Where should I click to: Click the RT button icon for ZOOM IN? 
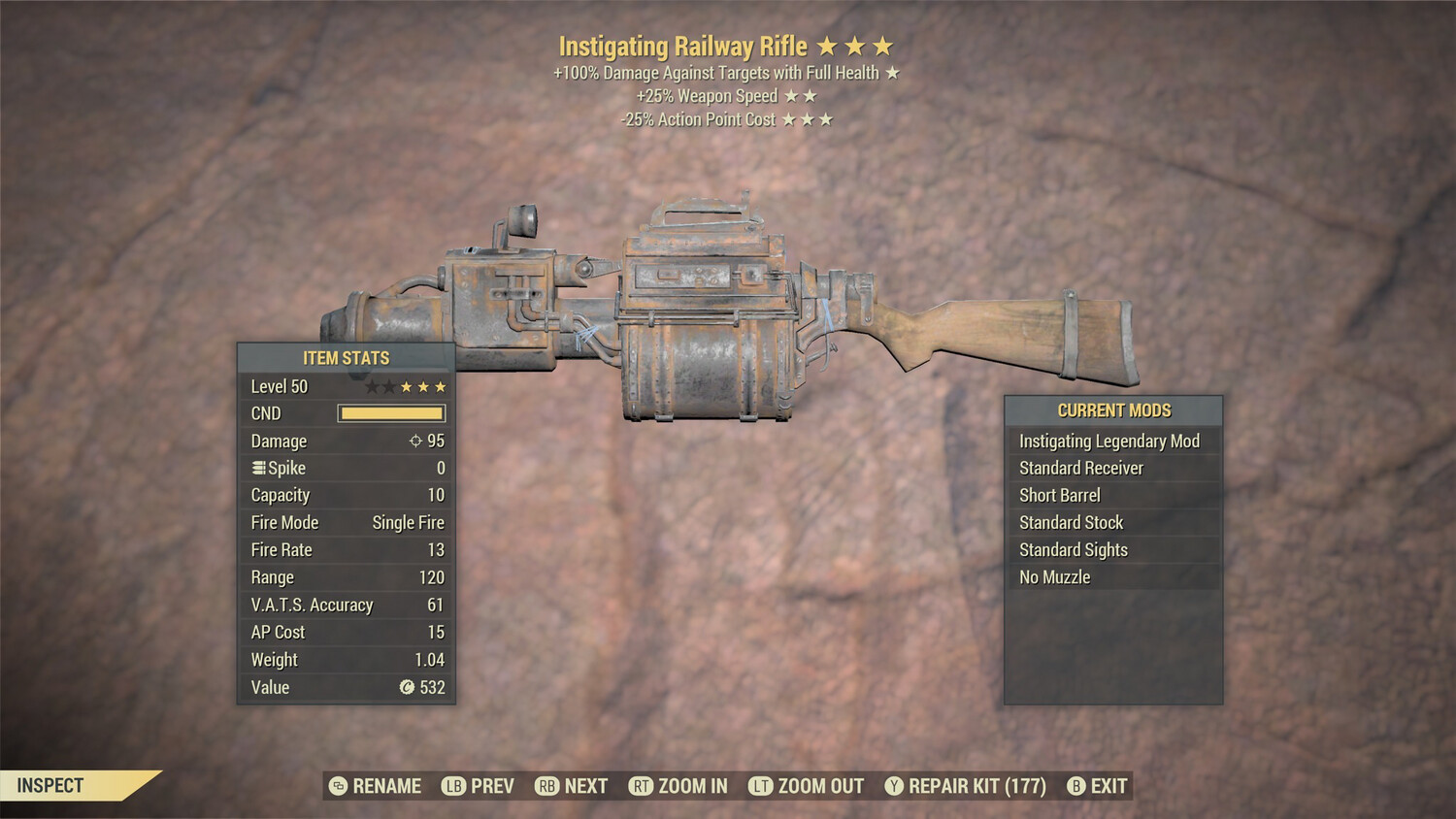[x=640, y=786]
